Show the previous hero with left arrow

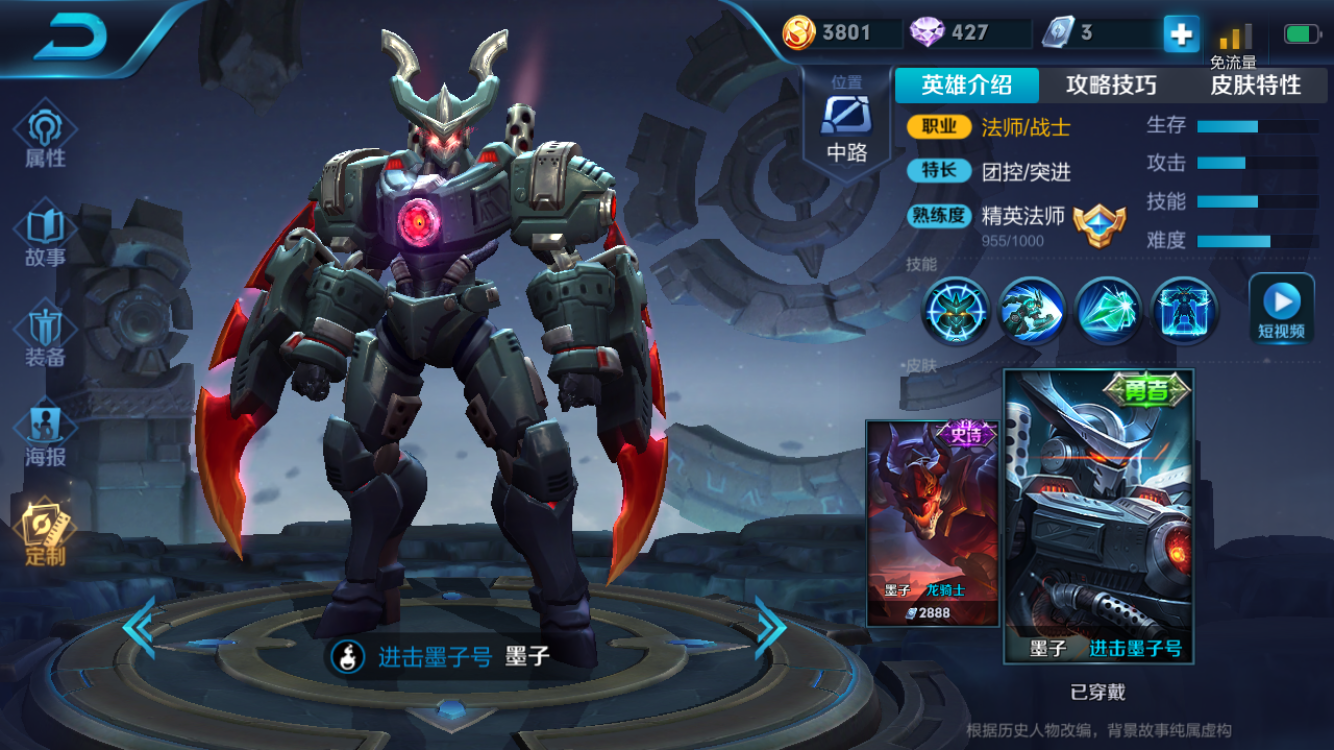(x=138, y=627)
